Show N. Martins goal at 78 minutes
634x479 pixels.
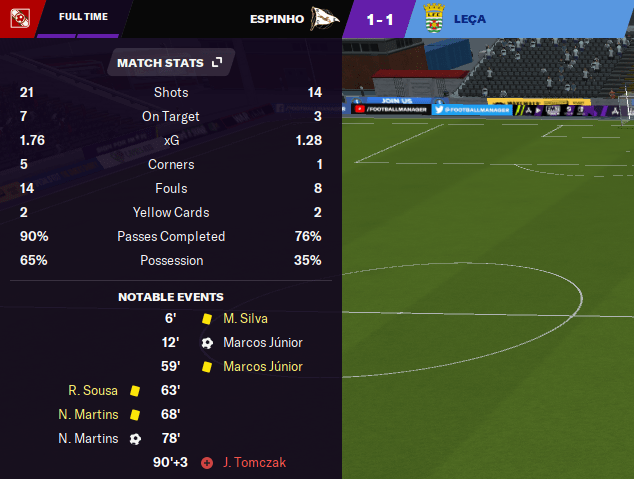coord(88,438)
